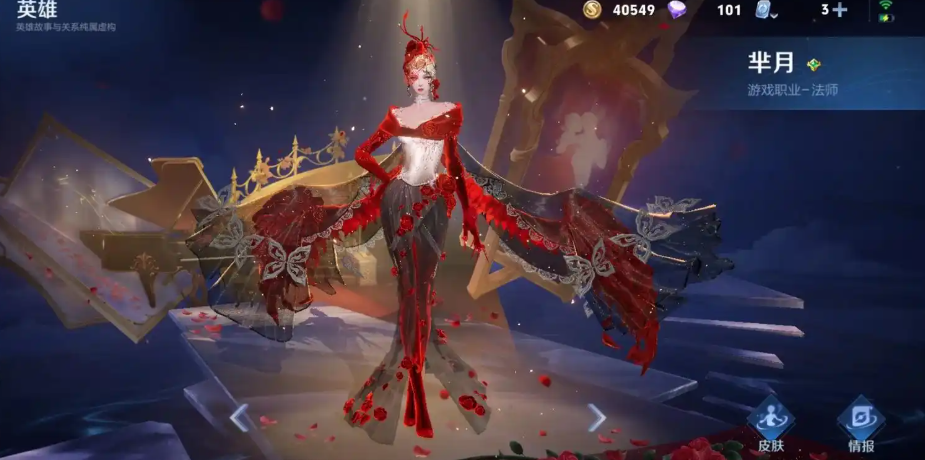925x460 pixels.
Task: Open the 情报 (Info) panel
Action: 861,423
